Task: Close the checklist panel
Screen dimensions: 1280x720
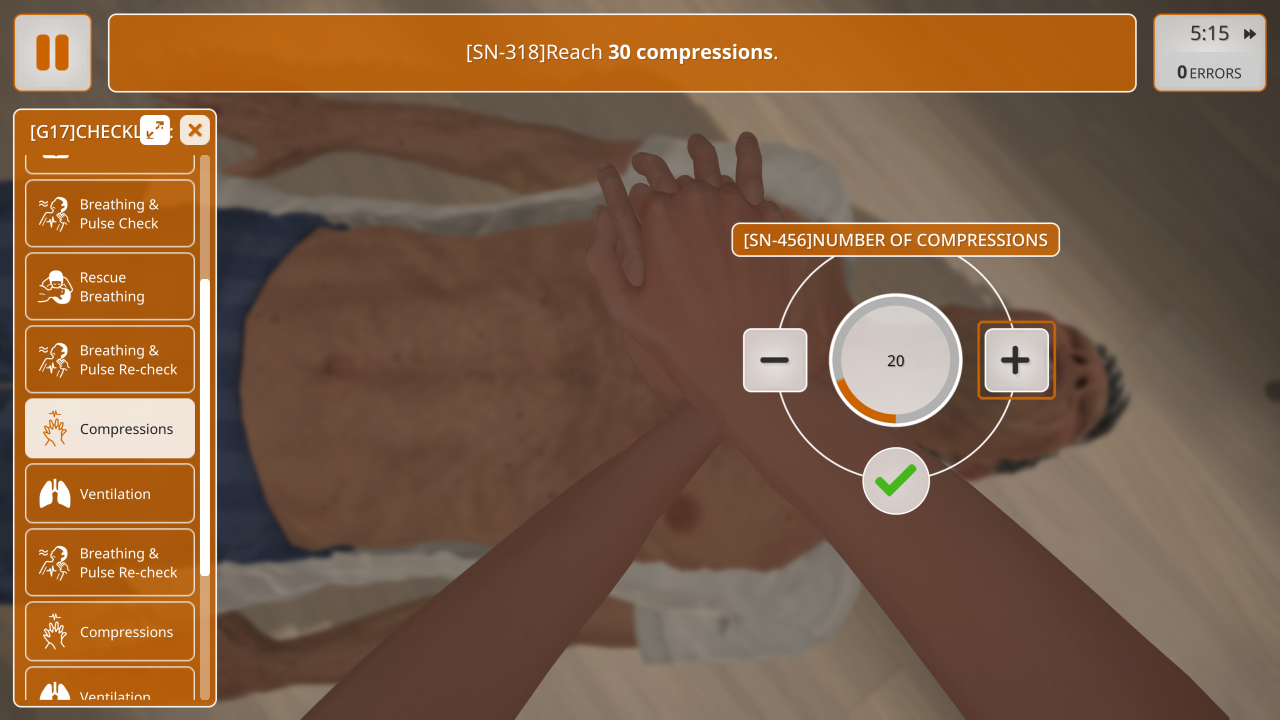Action: (195, 130)
